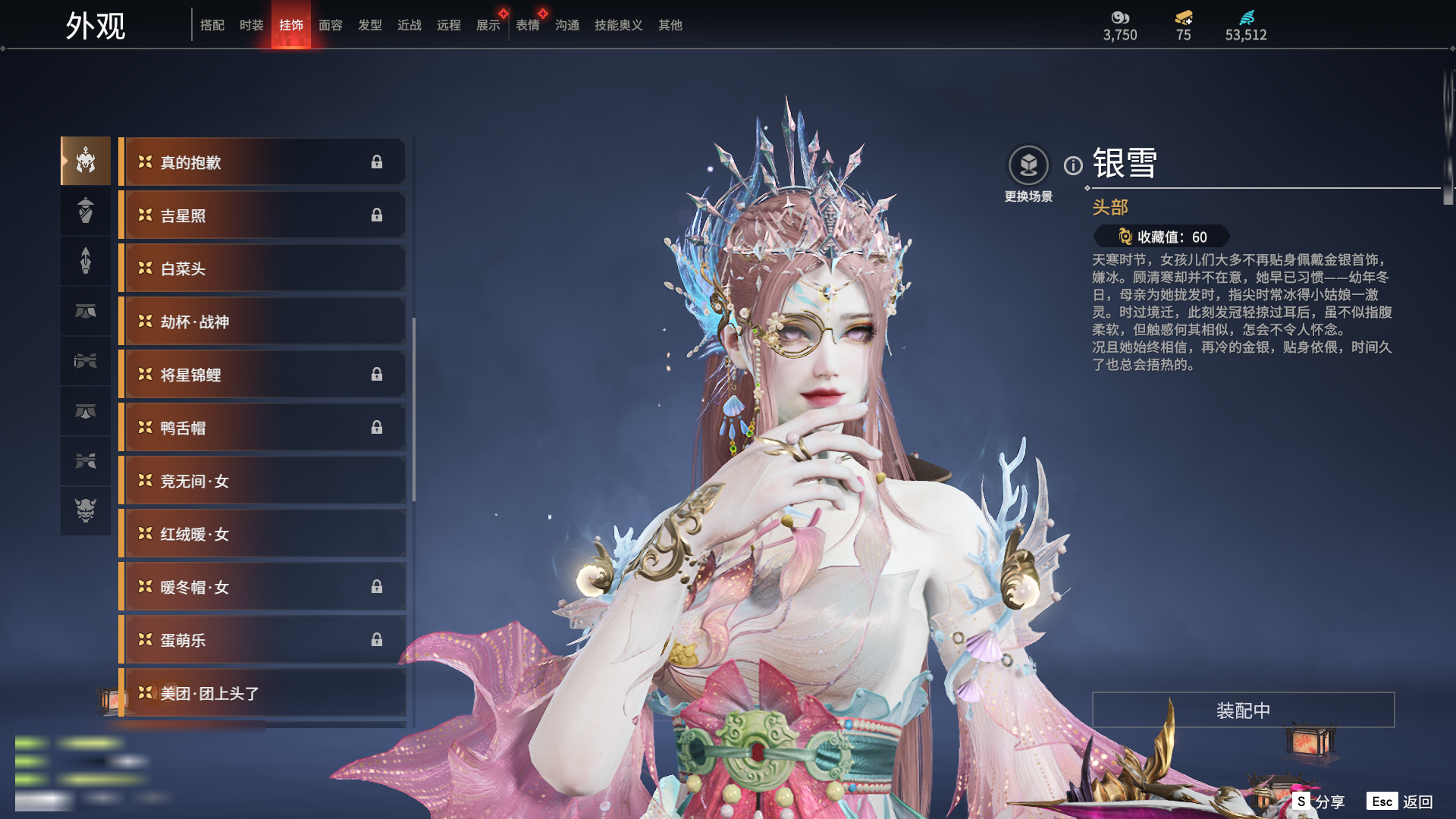The image size is (1456, 819).
Task: Choose the 表情 tab
Action: pos(528,25)
